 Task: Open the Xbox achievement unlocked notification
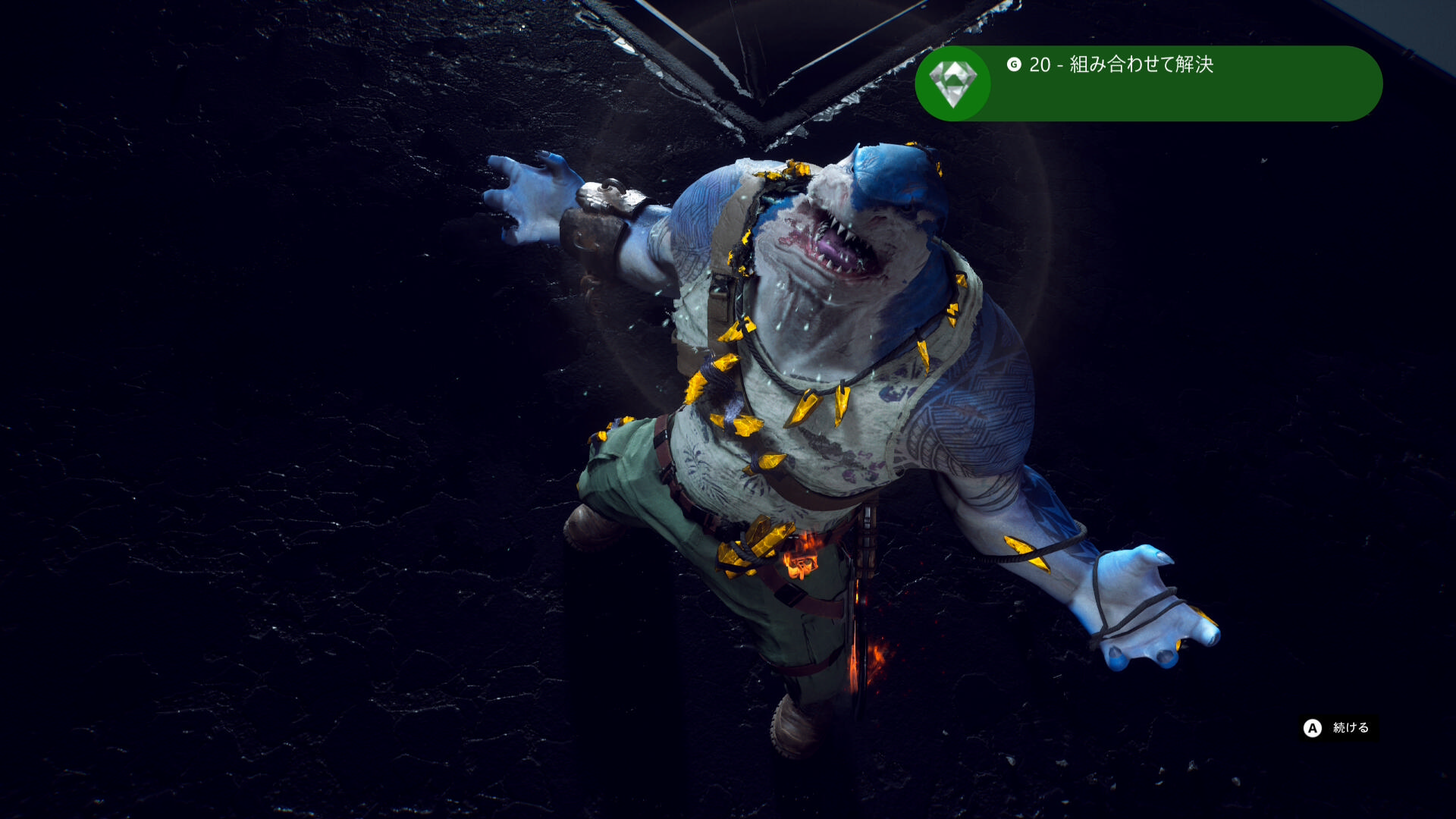coord(1148,83)
